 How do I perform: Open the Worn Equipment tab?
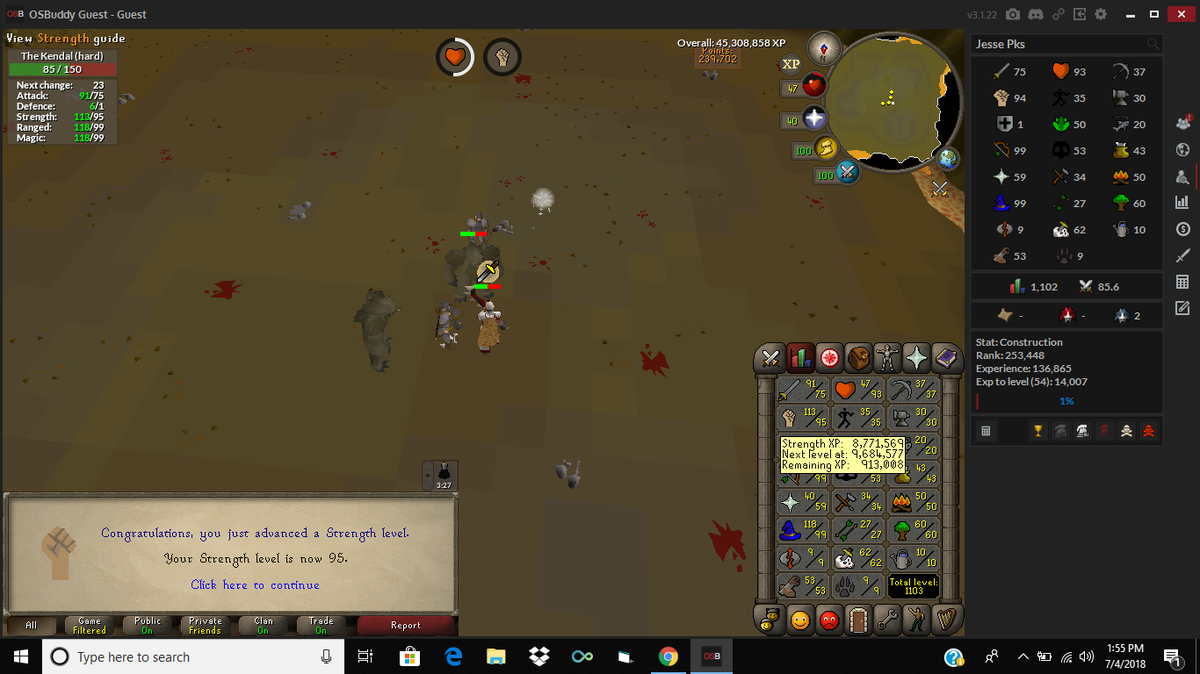coord(887,357)
